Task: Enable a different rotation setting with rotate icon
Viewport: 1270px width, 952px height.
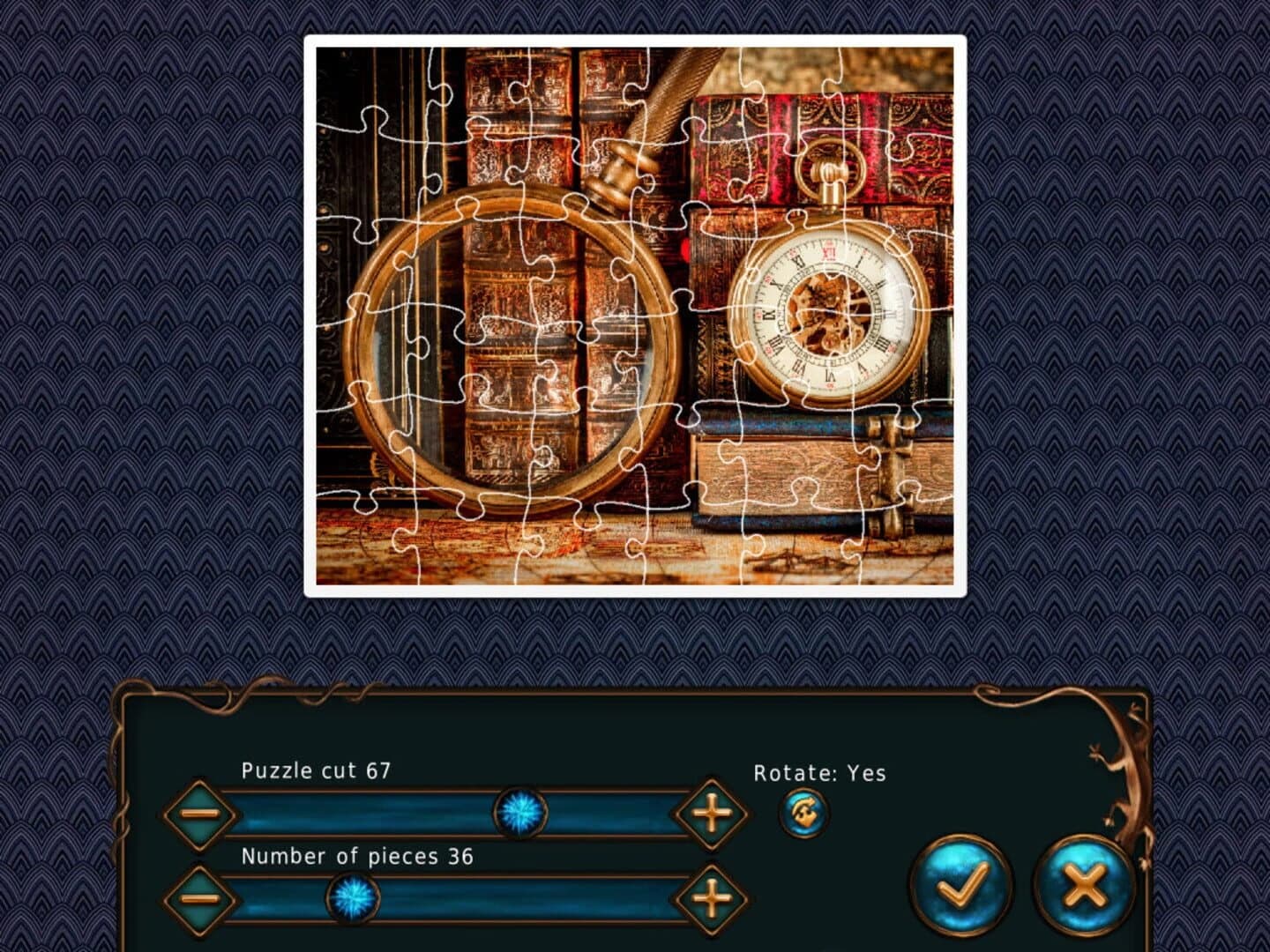Action: [803, 813]
